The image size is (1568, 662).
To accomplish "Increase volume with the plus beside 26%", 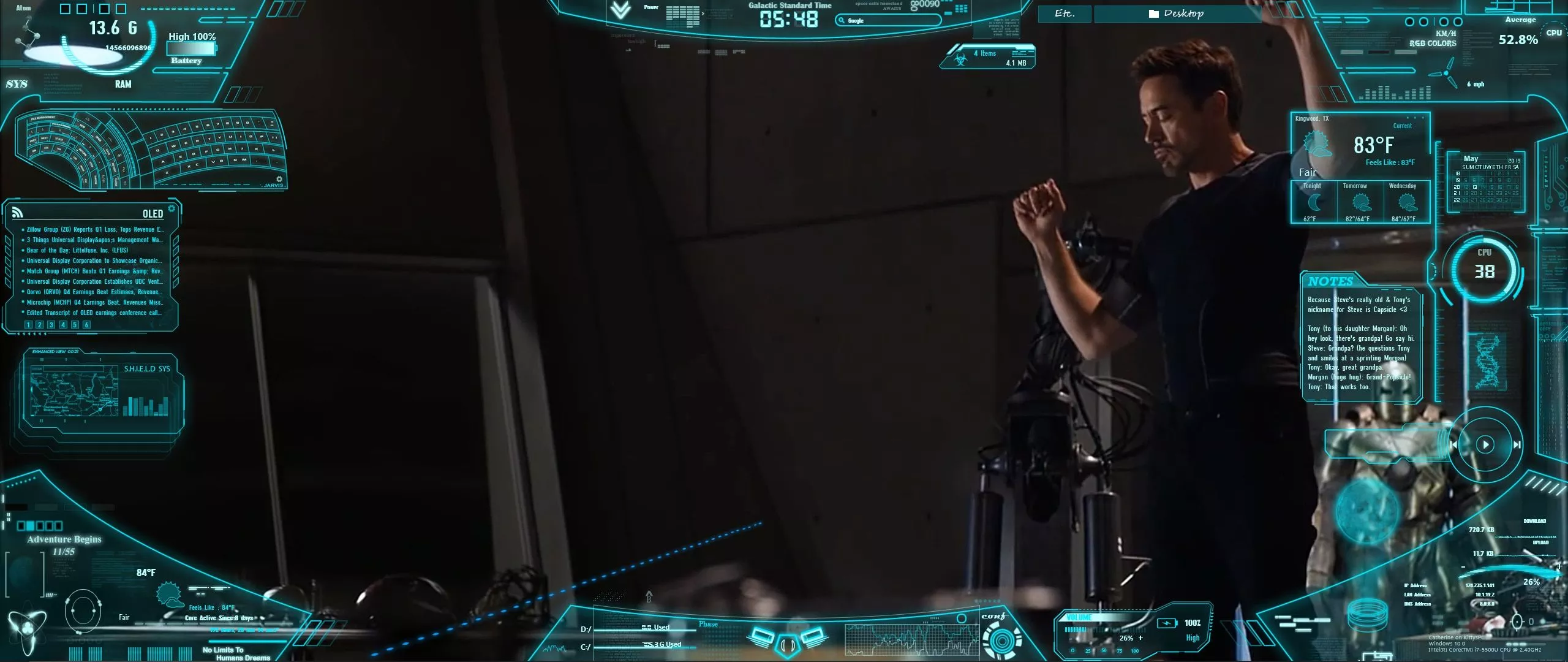I will (1140, 638).
